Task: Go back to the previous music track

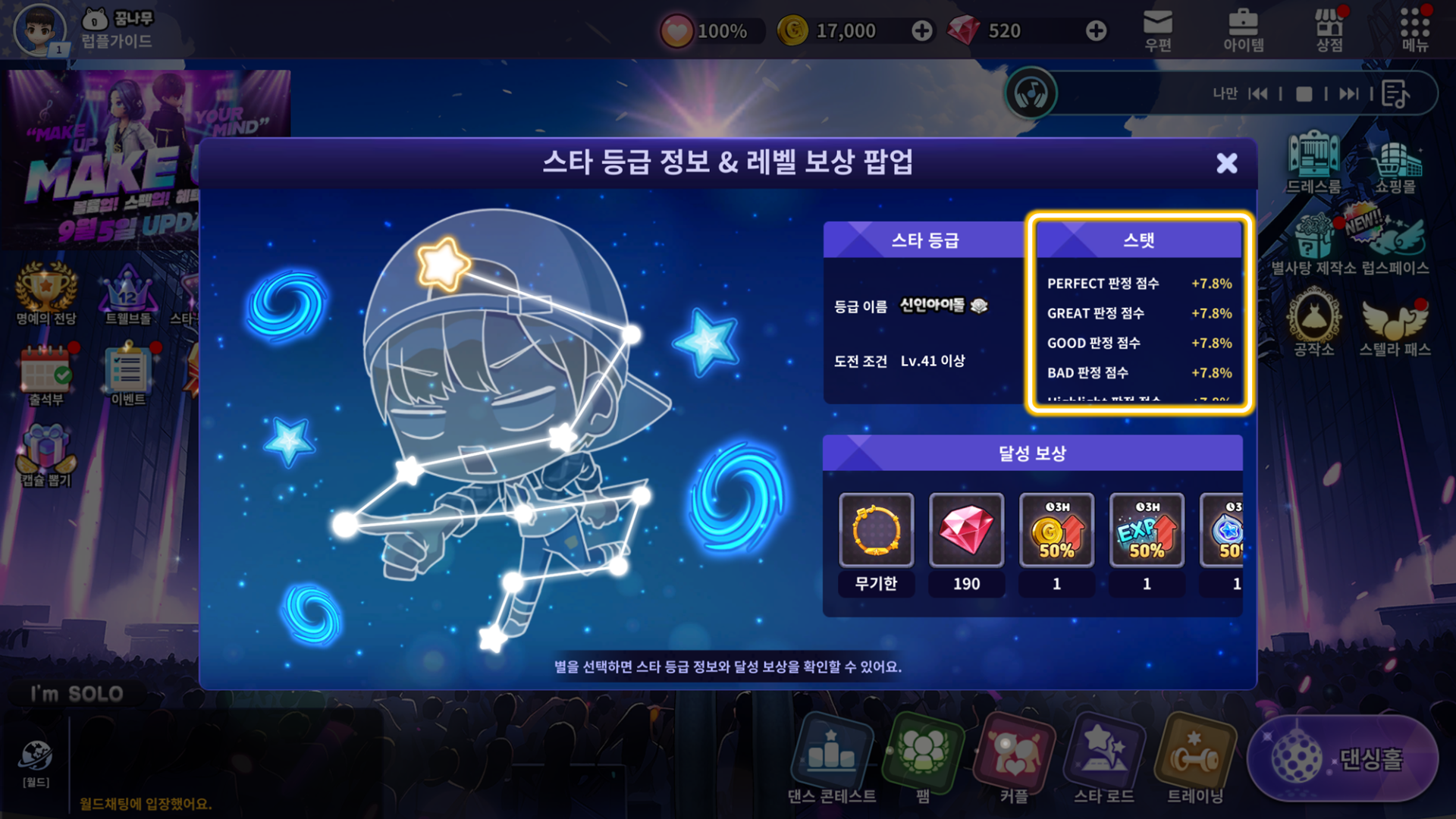Action: point(1258,94)
